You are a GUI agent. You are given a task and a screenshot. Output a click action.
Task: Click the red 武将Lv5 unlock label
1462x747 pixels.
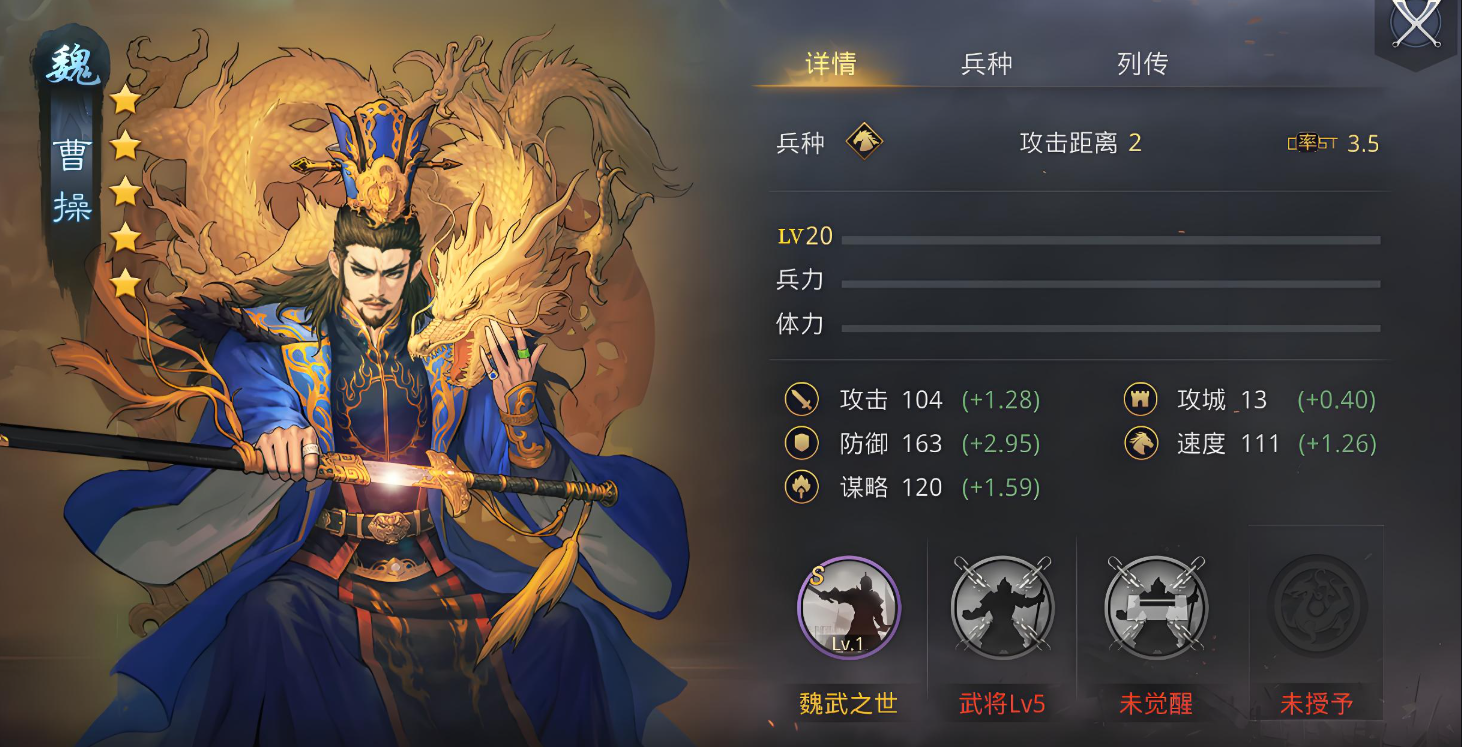[x=1001, y=704]
